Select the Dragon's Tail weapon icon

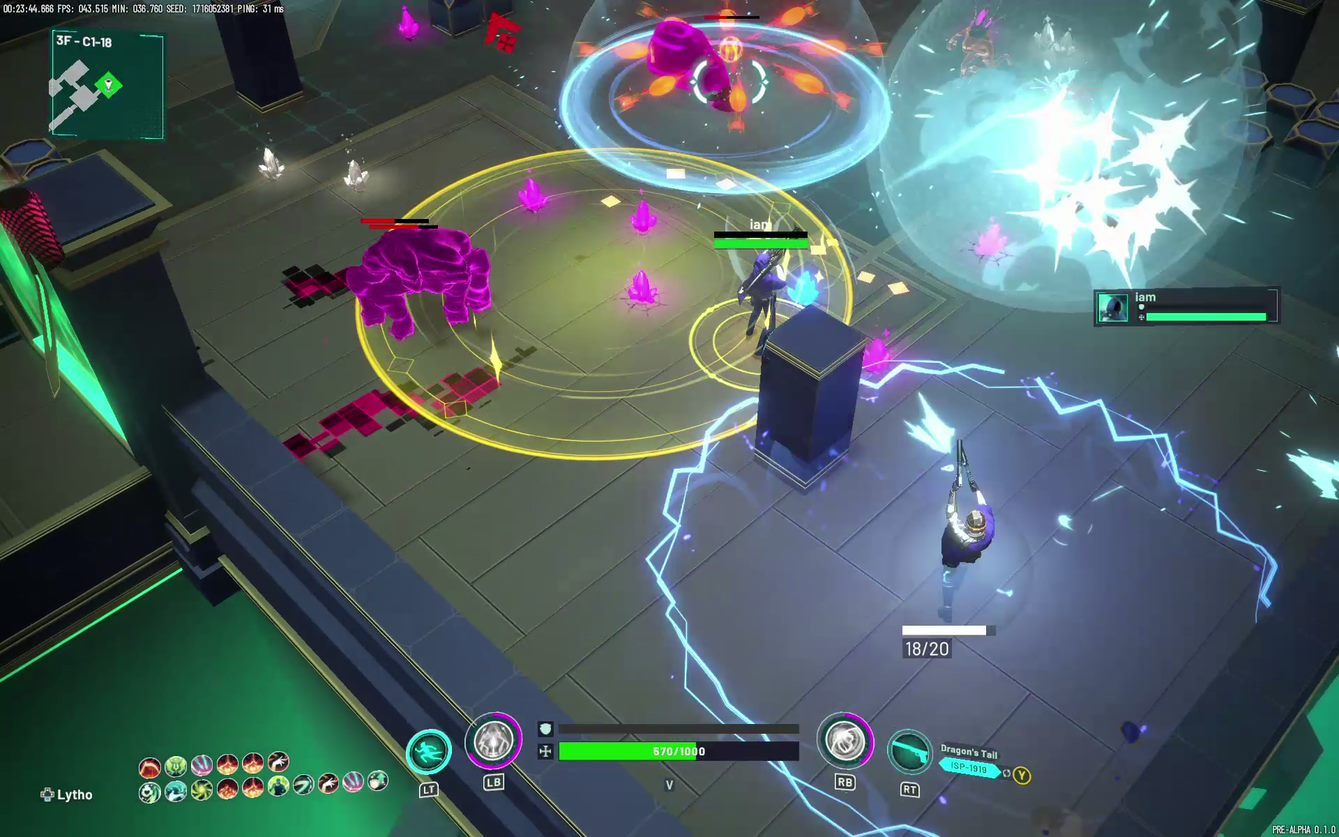tap(909, 752)
